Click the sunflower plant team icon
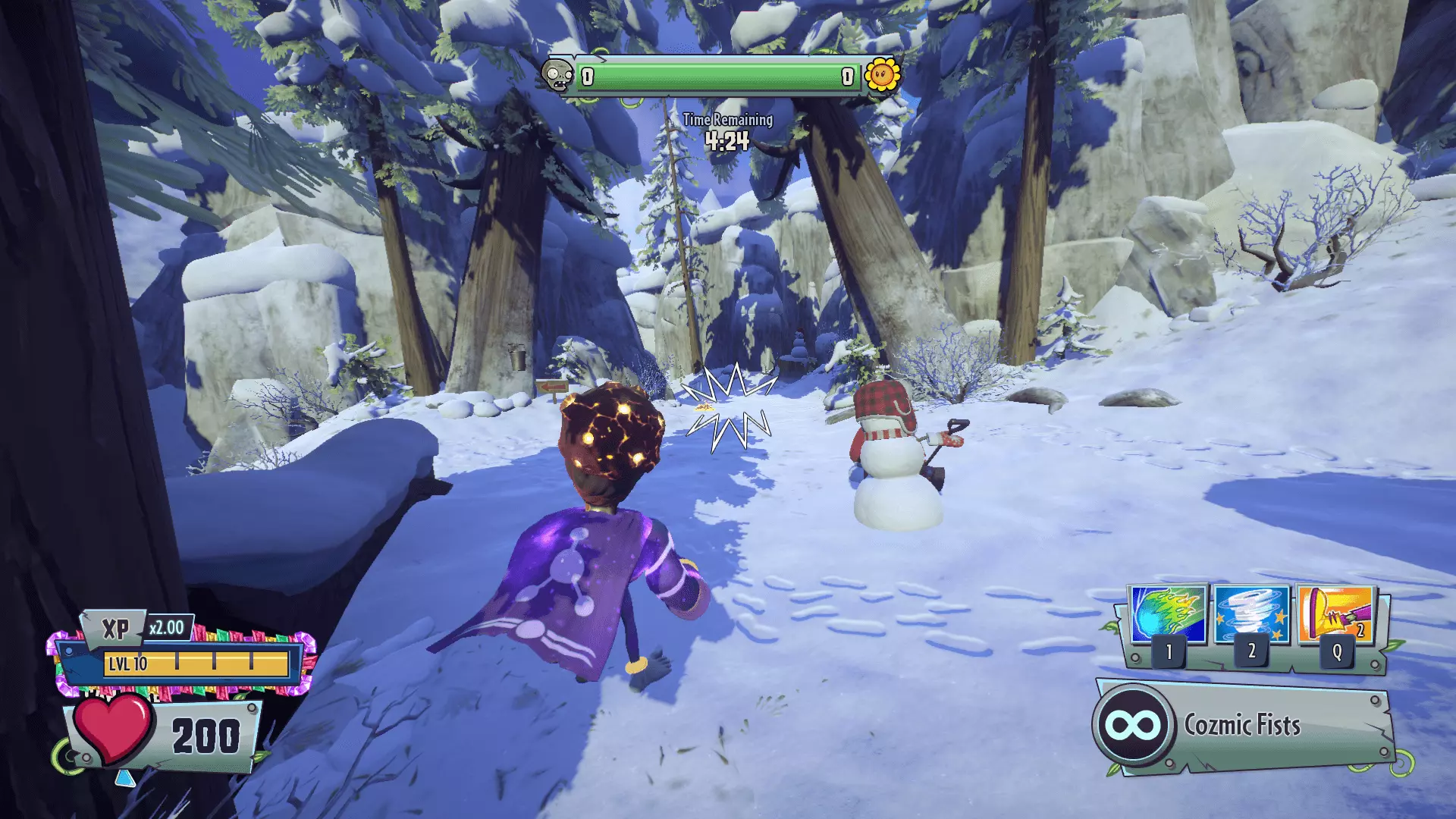The width and height of the screenshot is (1456, 819). coord(882,75)
